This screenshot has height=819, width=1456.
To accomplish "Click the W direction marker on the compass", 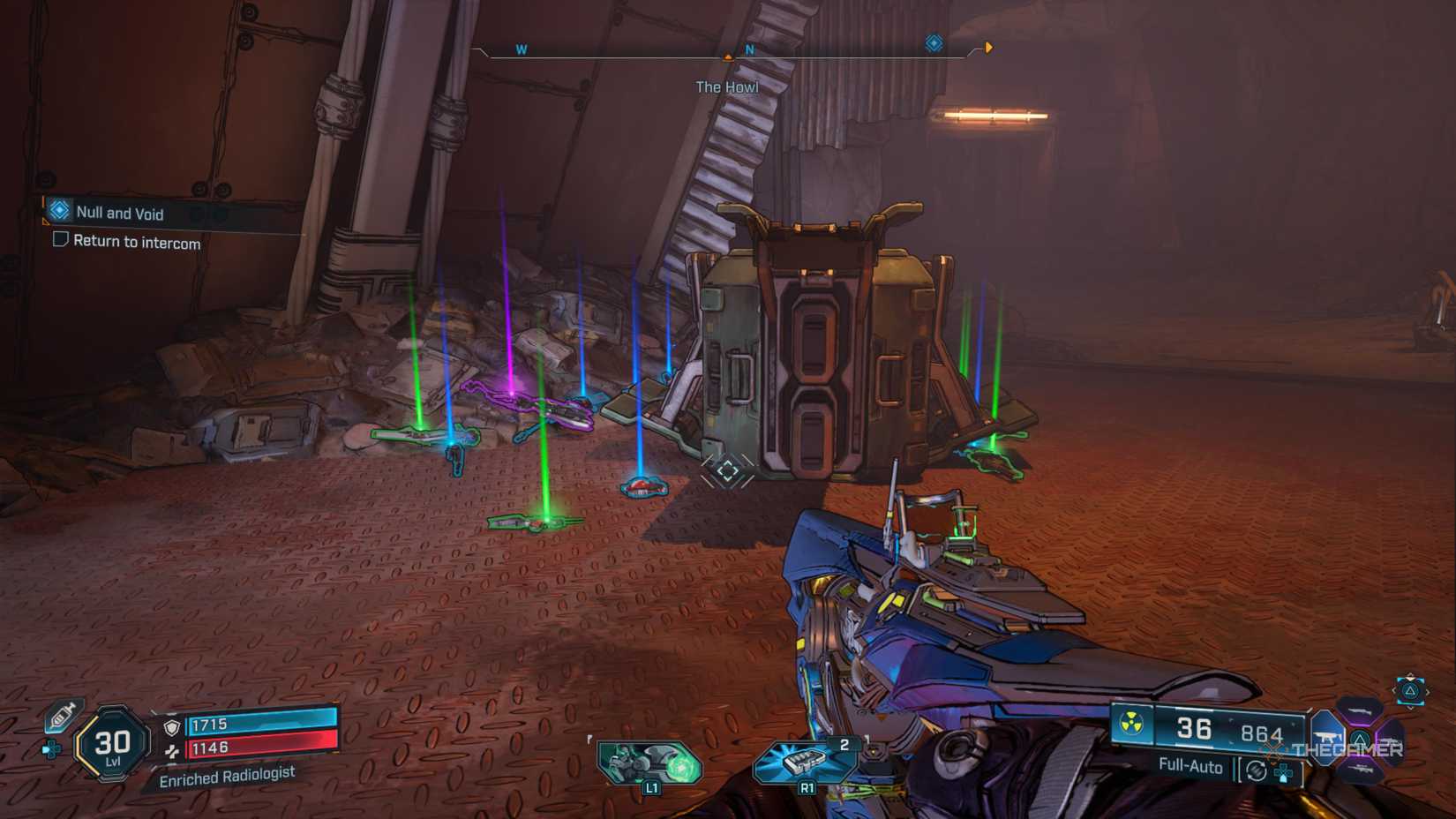I will (x=521, y=50).
